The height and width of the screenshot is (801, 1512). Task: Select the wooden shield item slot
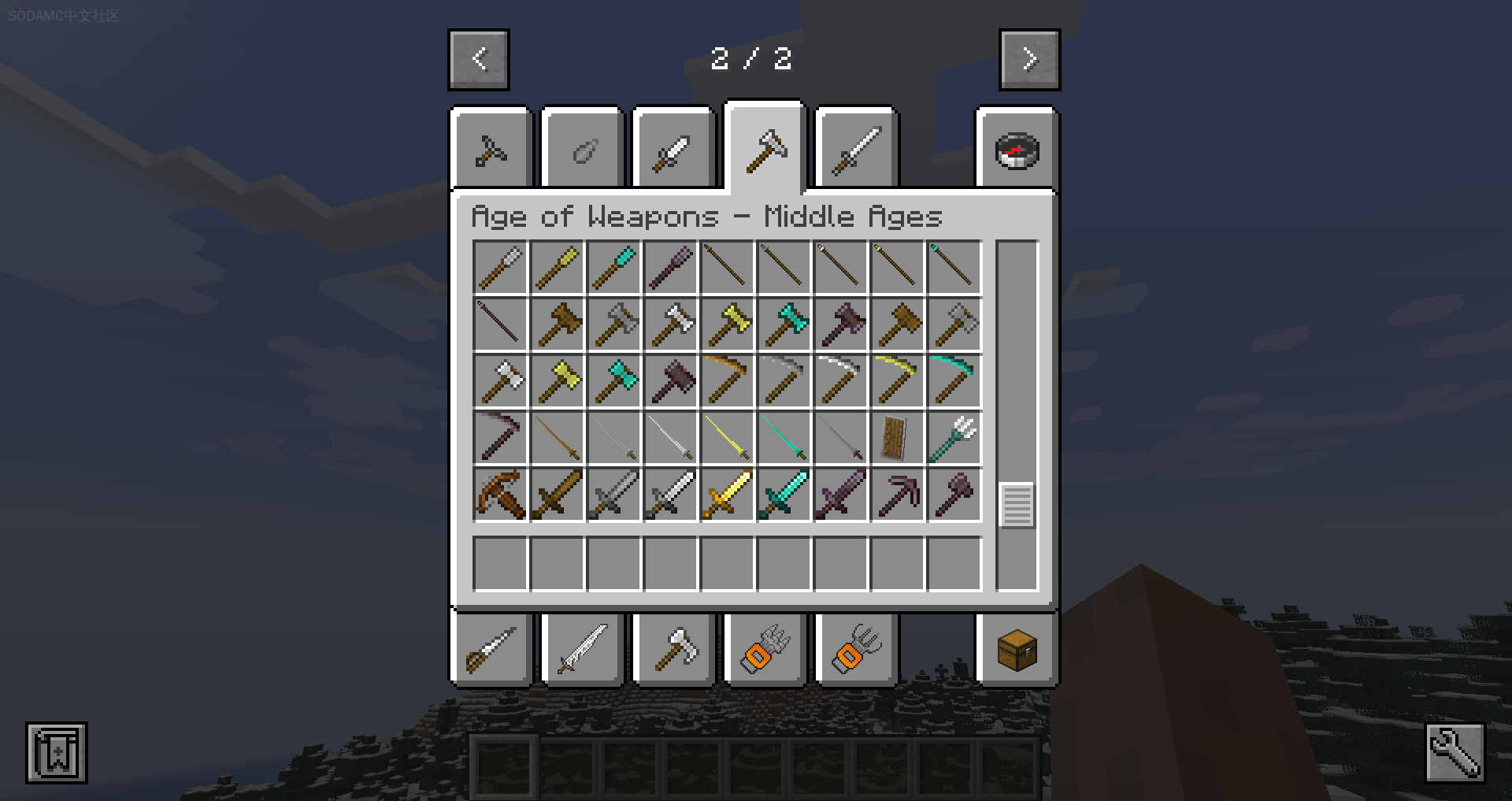tap(897, 438)
